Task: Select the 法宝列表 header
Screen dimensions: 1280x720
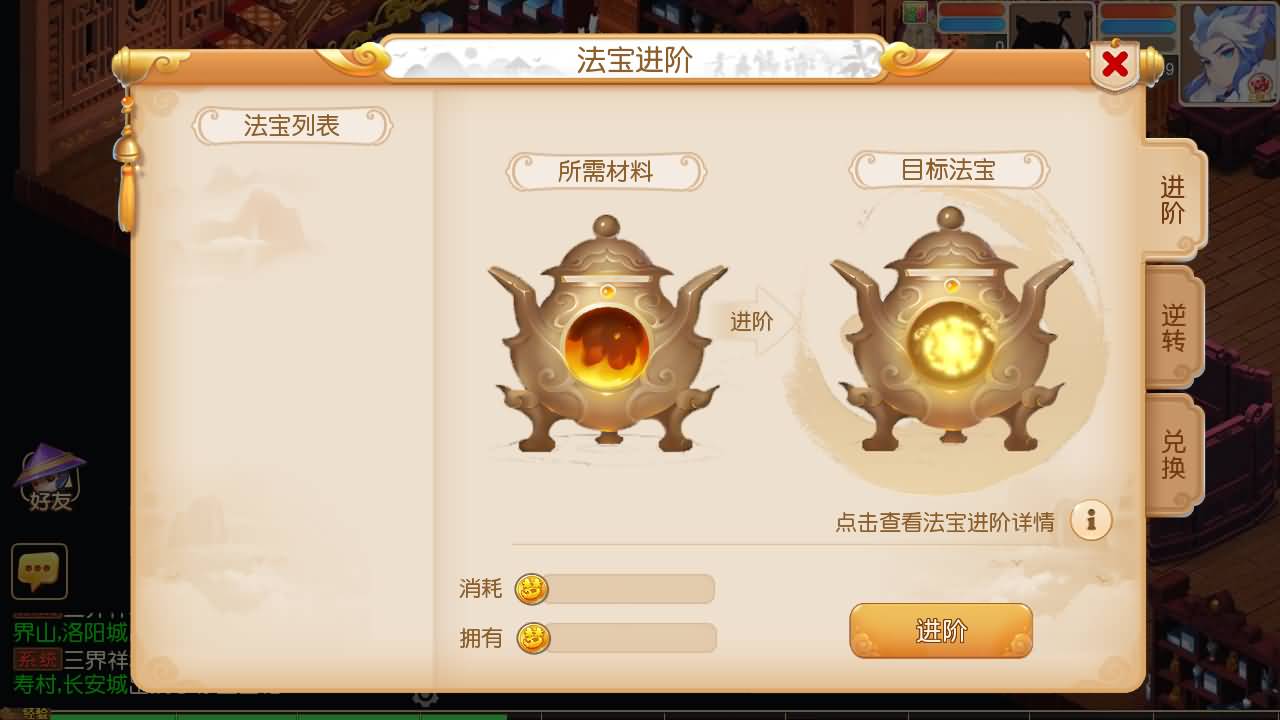Action: click(293, 126)
